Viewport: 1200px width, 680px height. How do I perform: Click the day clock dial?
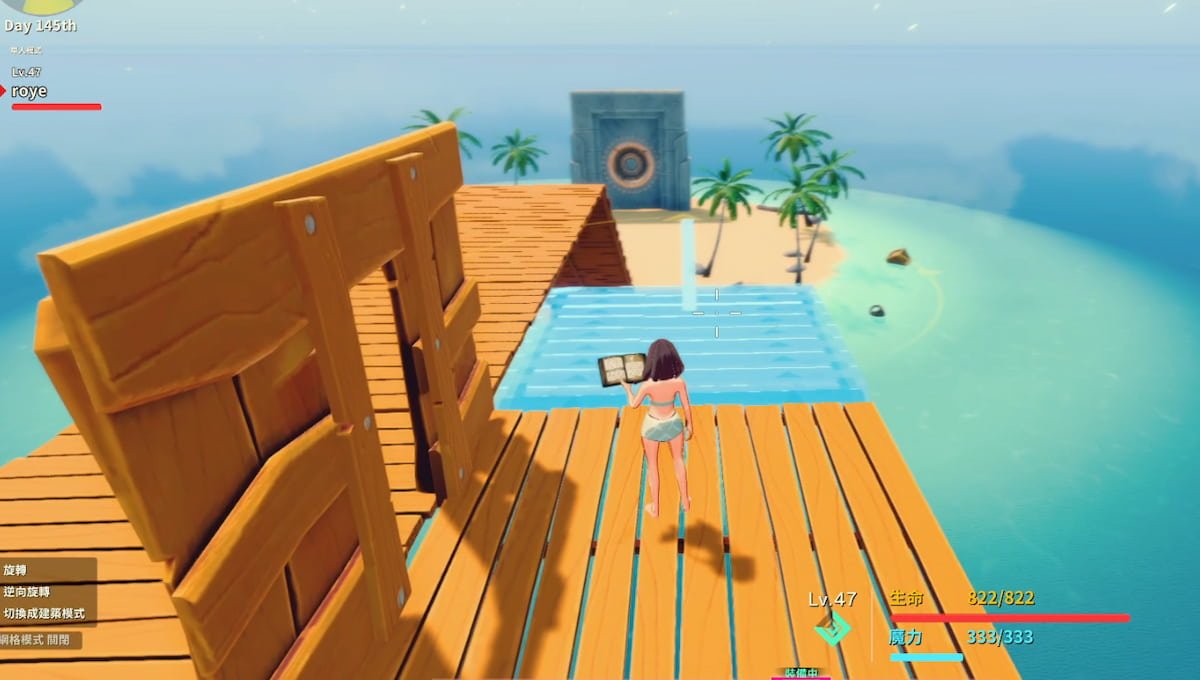pyautogui.click(x=42, y=6)
